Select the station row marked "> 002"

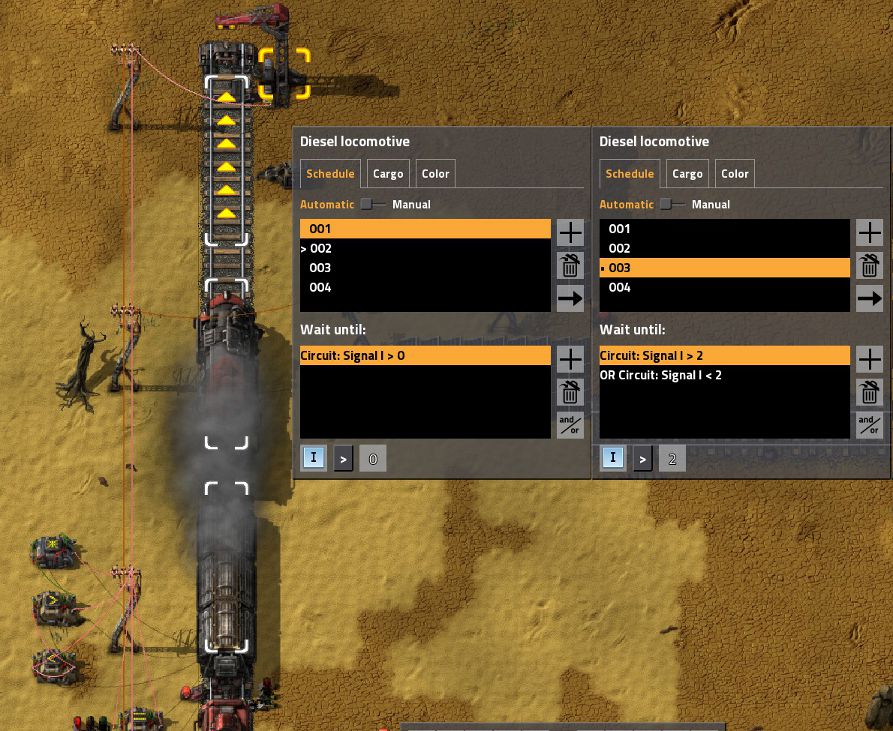424,248
